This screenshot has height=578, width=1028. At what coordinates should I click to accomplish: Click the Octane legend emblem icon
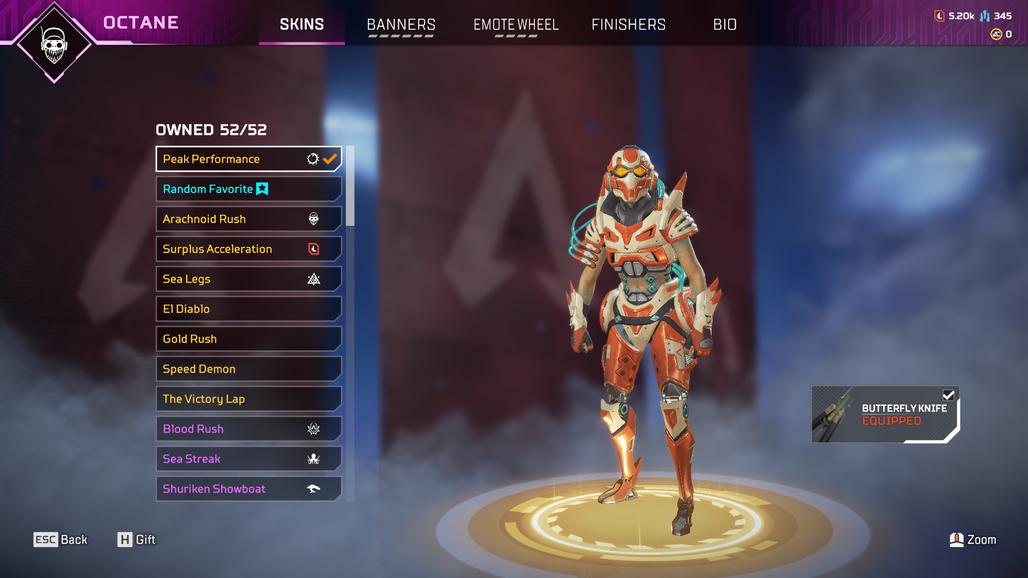tap(54, 41)
